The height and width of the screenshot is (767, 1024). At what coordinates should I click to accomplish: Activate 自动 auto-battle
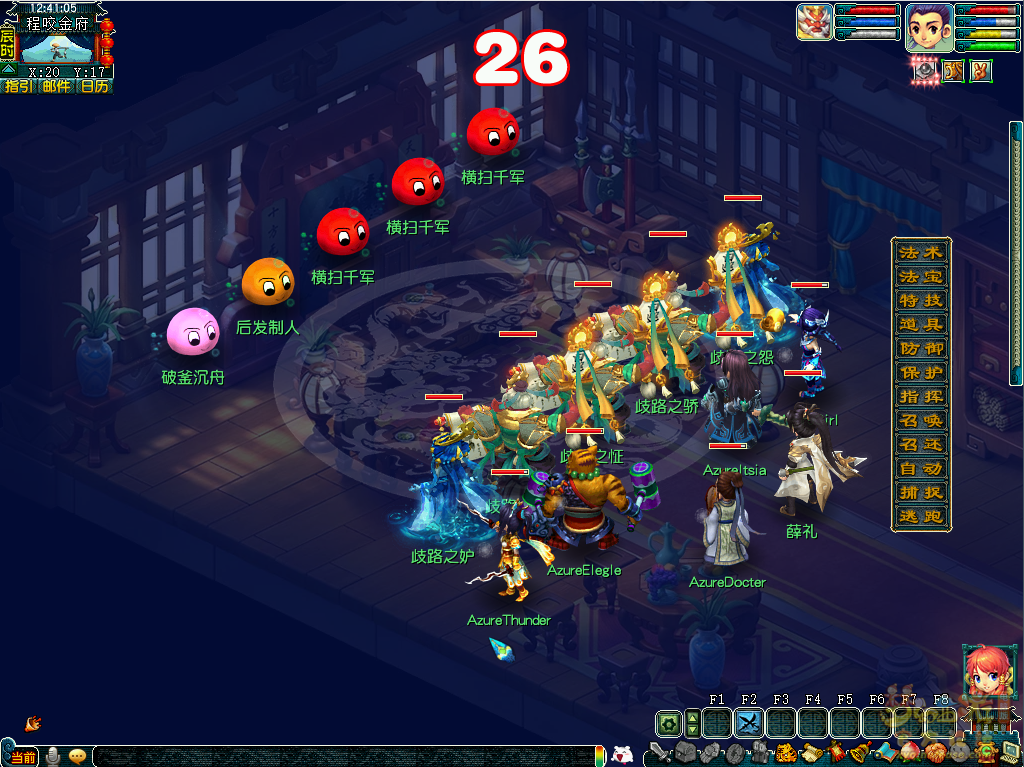point(920,468)
